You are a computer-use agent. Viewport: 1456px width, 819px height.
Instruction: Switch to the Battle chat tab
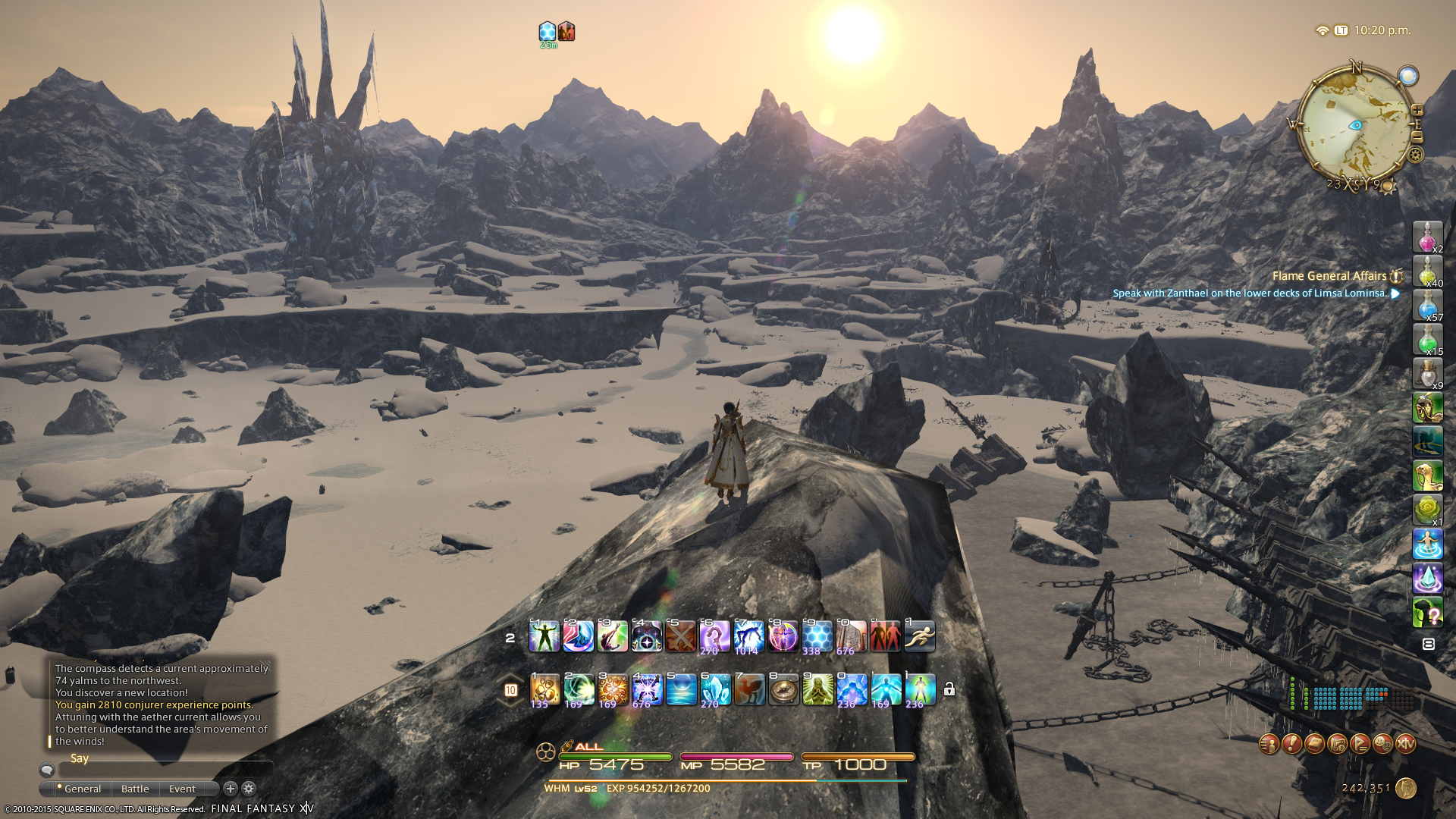(135, 789)
